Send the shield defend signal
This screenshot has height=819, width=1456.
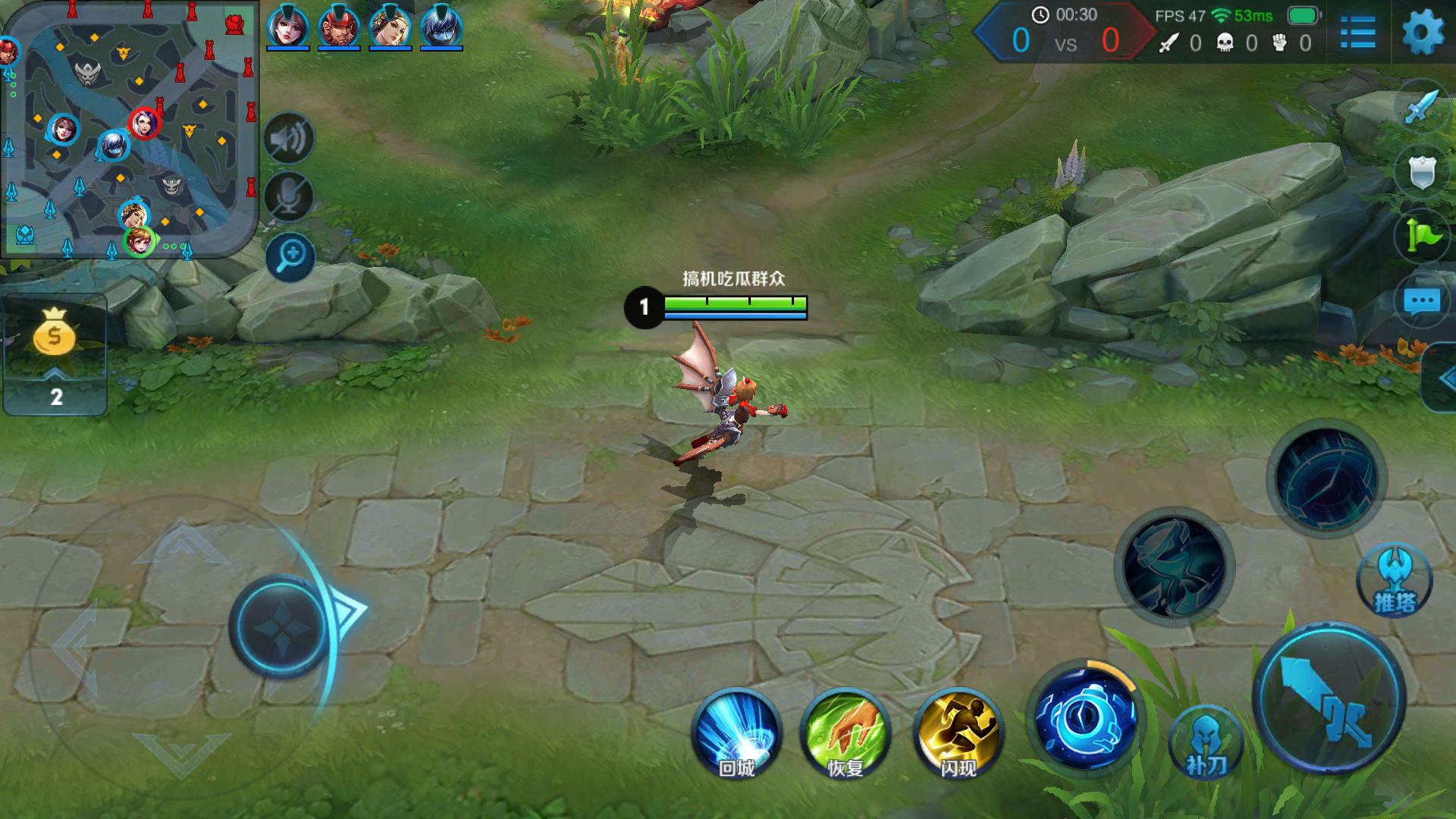1421,172
